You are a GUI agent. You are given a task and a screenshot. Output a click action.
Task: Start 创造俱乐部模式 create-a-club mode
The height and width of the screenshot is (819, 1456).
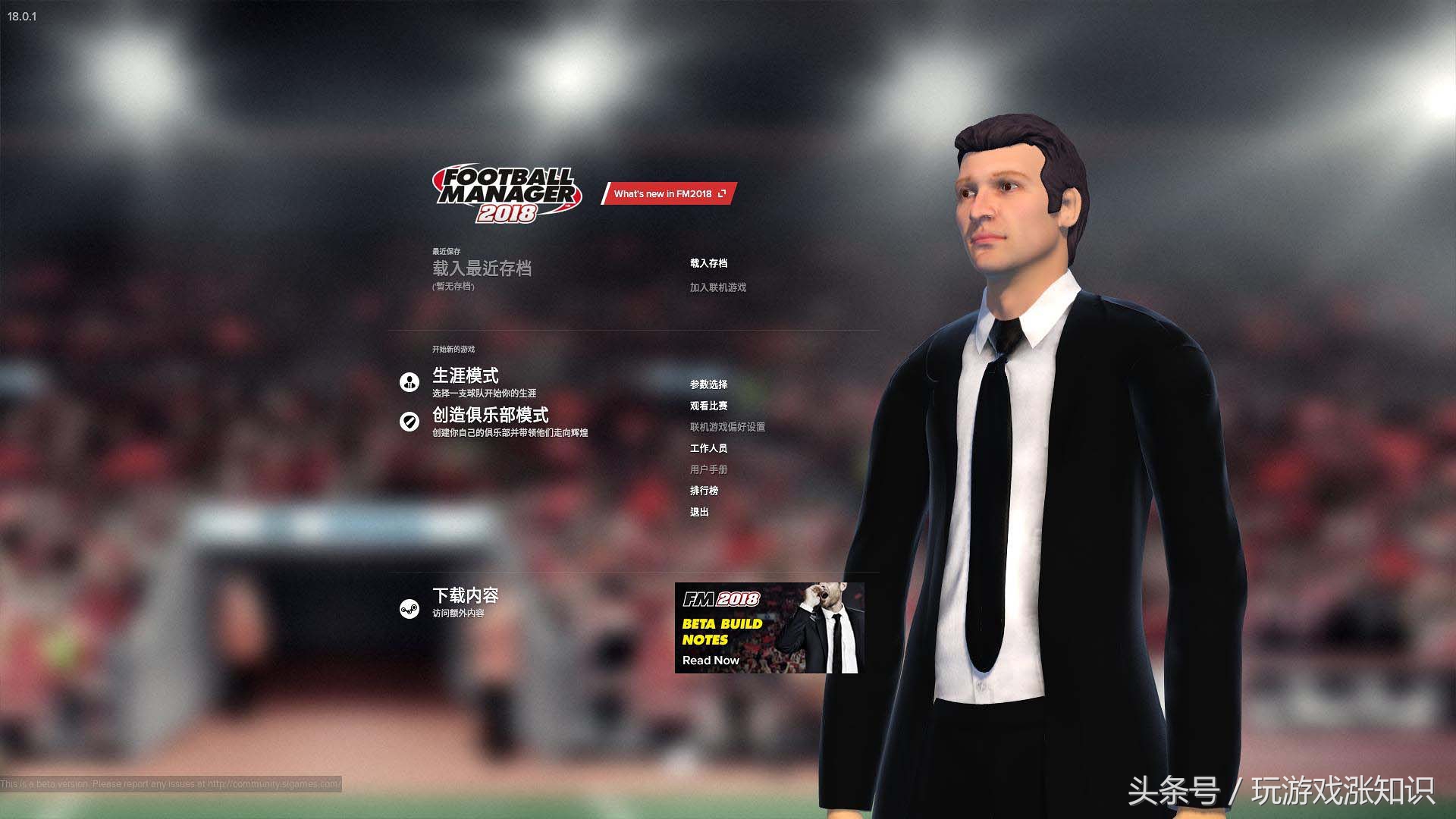tap(490, 416)
